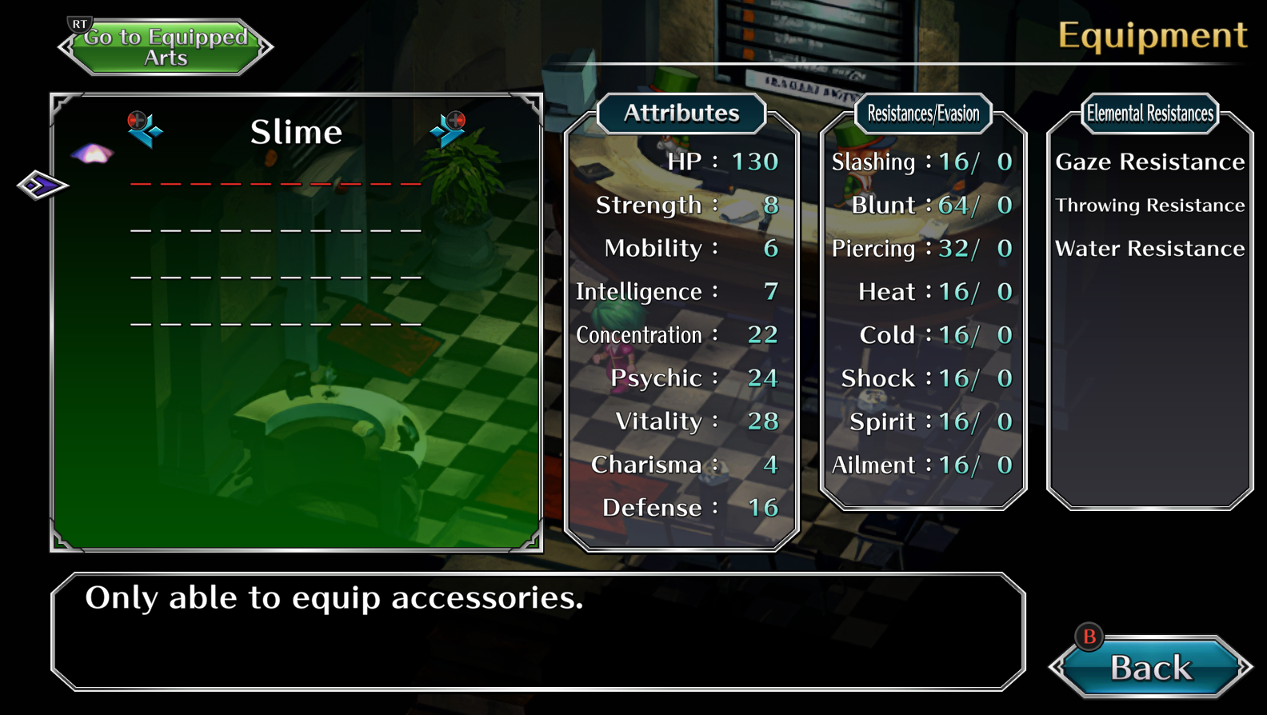The height and width of the screenshot is (715, 1267).
Task: Open the Go to Equipped Arts screen
Action: pos(165,47)
